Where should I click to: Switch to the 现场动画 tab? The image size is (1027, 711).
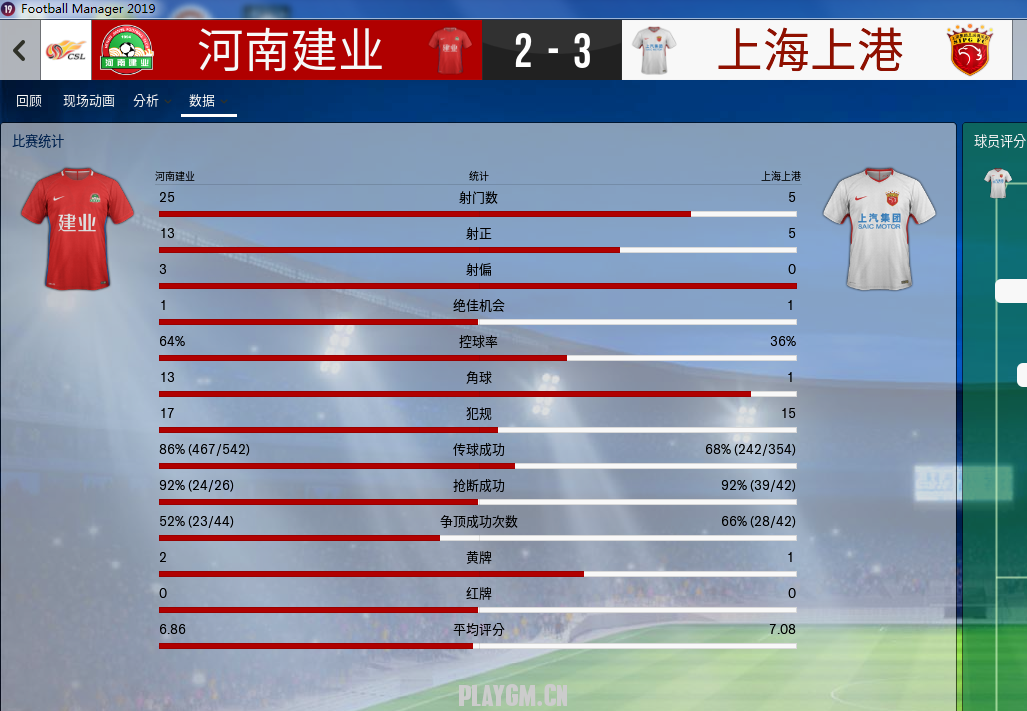click(89, 101)
